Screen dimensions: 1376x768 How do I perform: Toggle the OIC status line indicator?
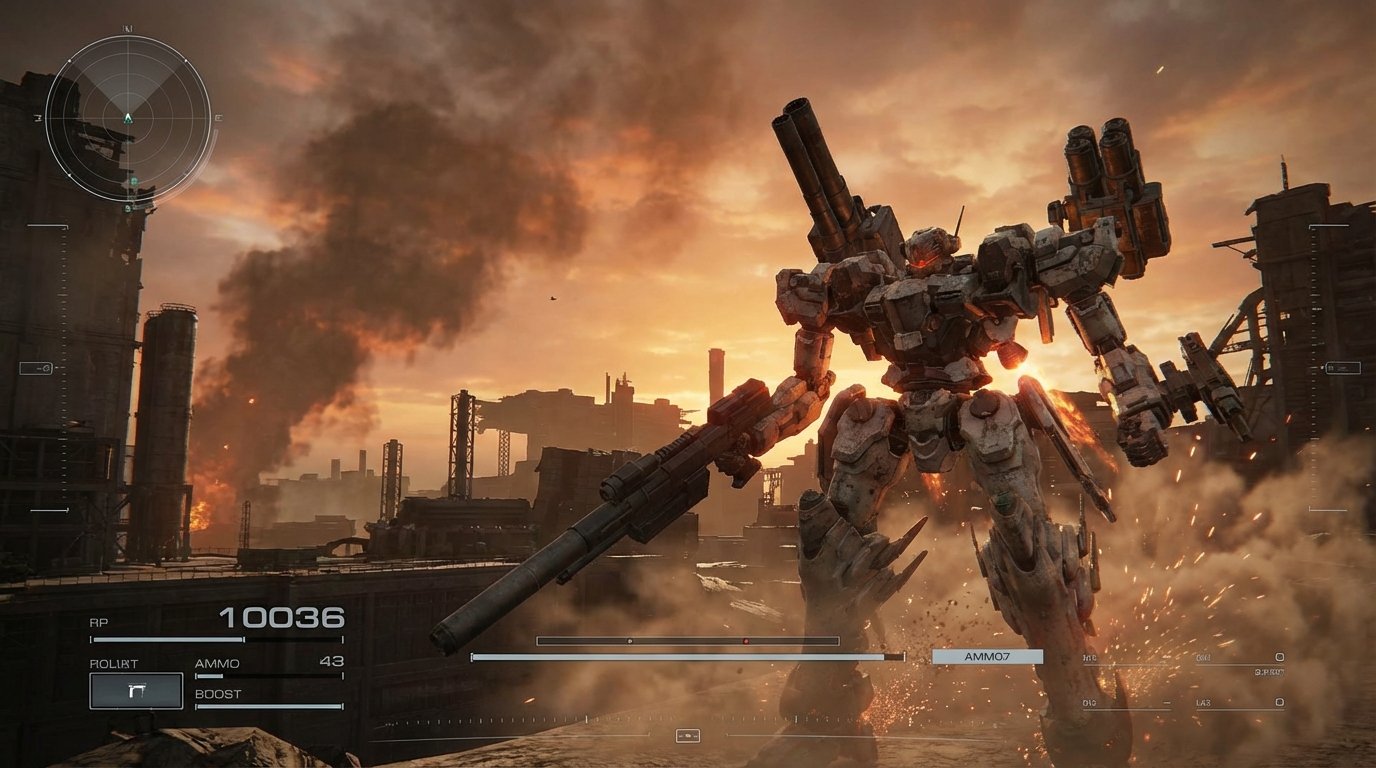1089,703
